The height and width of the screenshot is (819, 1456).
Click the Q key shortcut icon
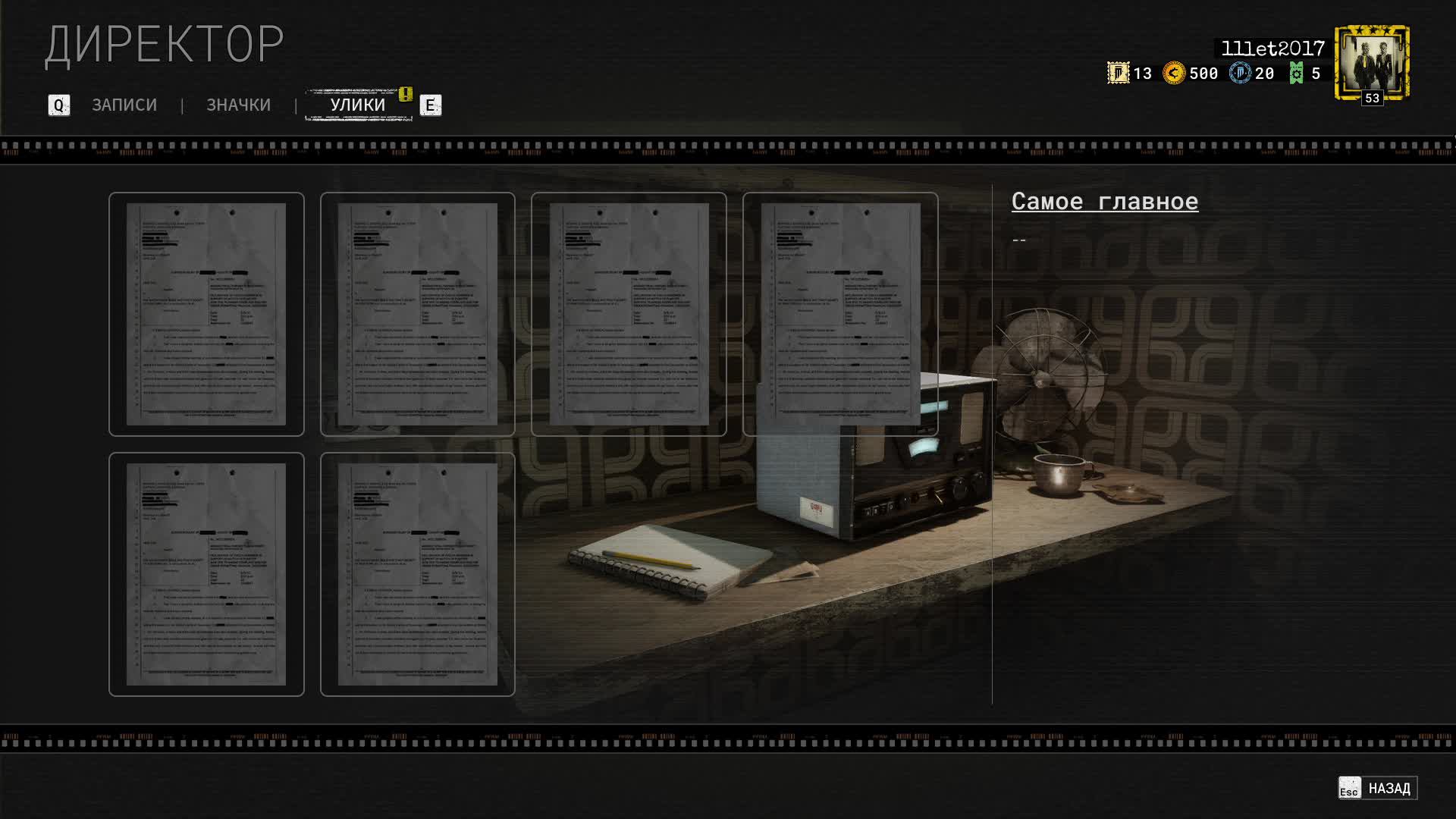59,105
